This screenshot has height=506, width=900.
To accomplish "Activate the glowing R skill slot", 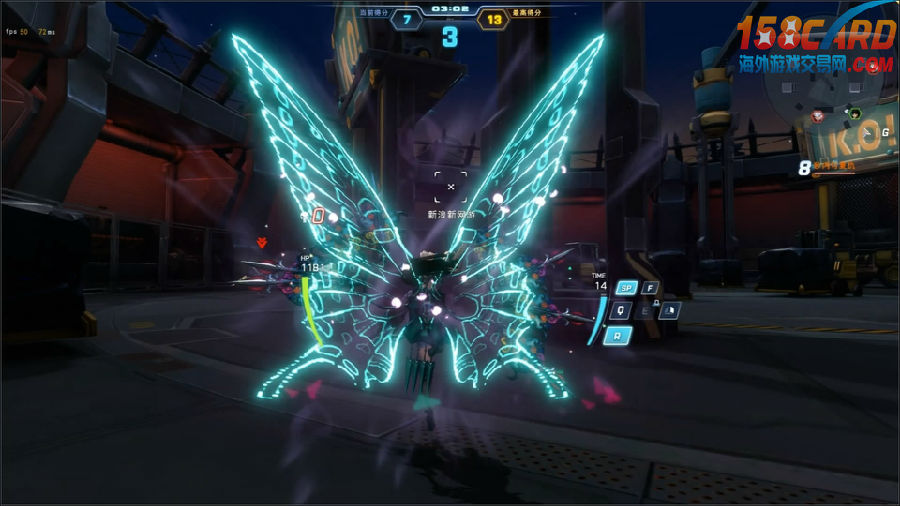I will (618, 335).
